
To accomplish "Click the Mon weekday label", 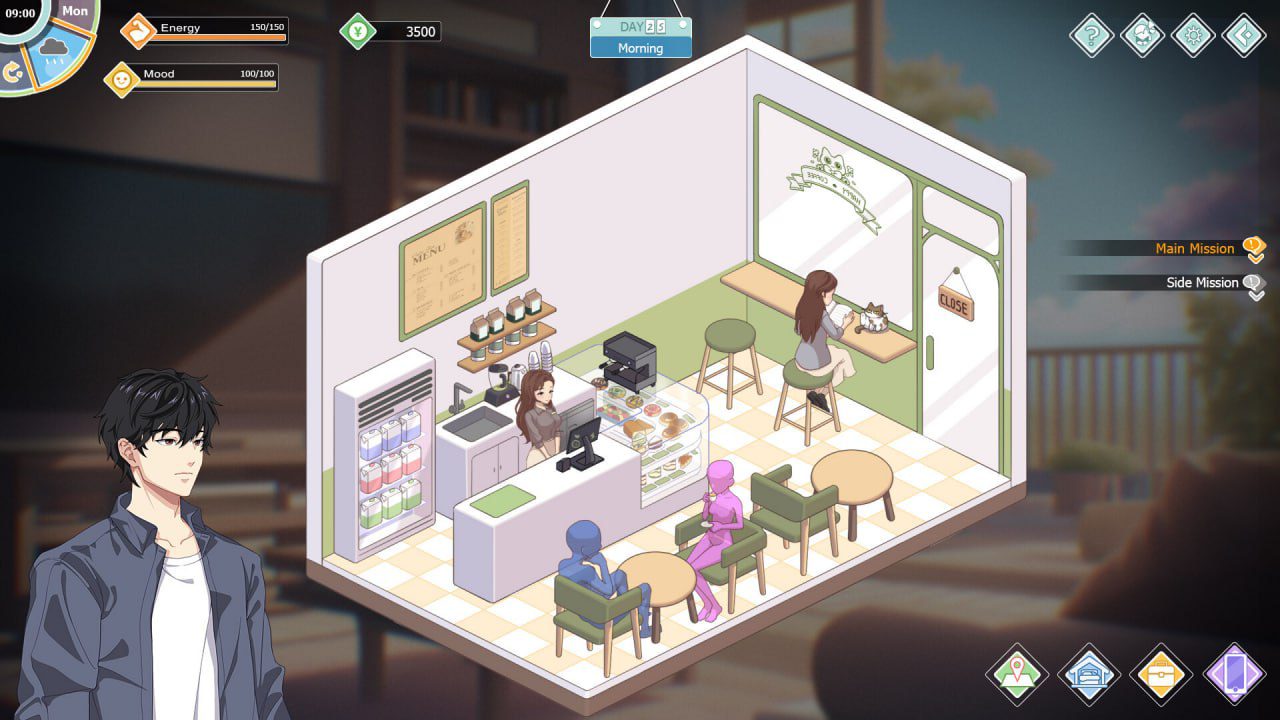I will [x=75, y=10].
